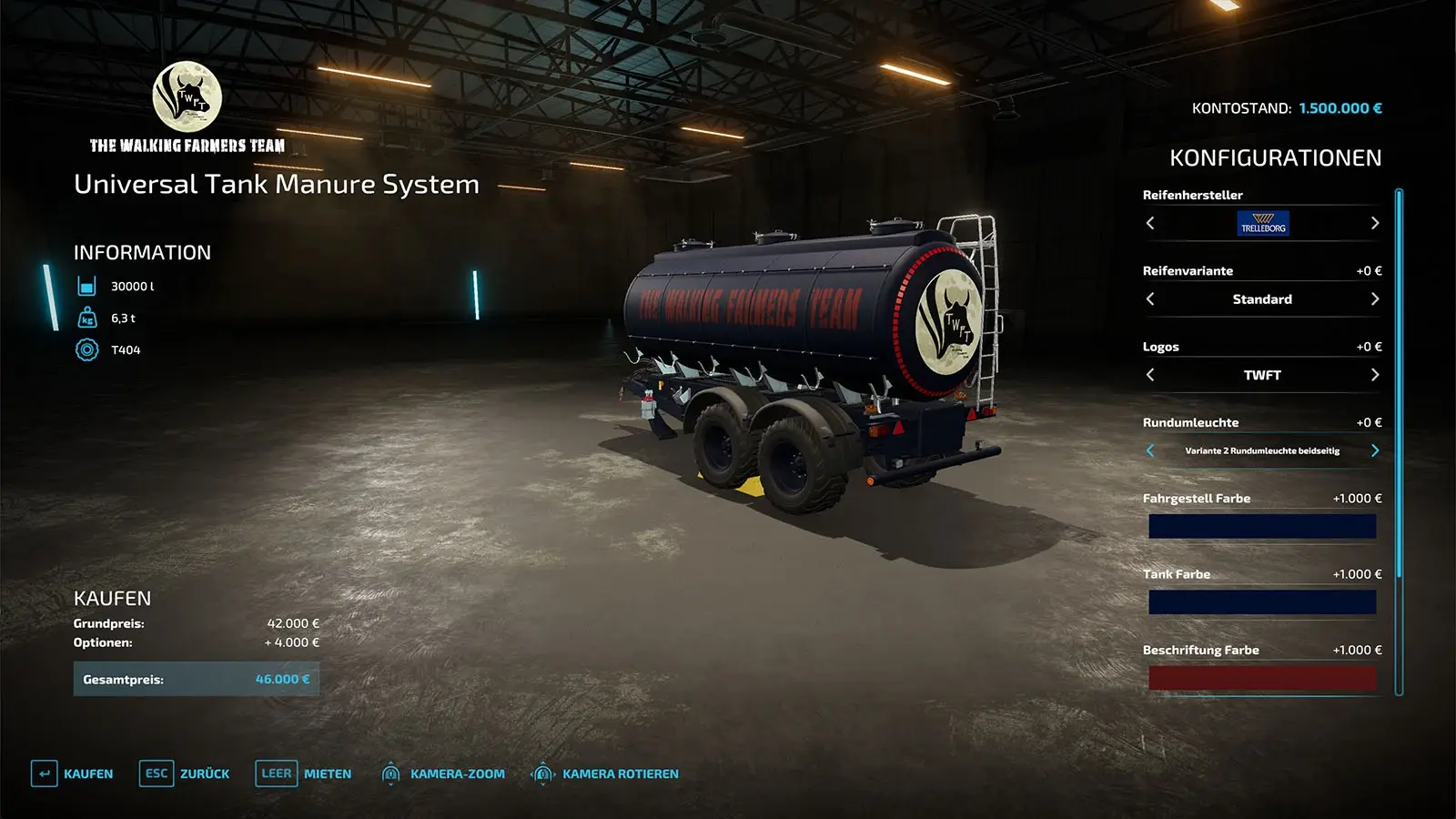
Task: Open the Tank Farbe color swatch
Action: [x=1261, y=602]
